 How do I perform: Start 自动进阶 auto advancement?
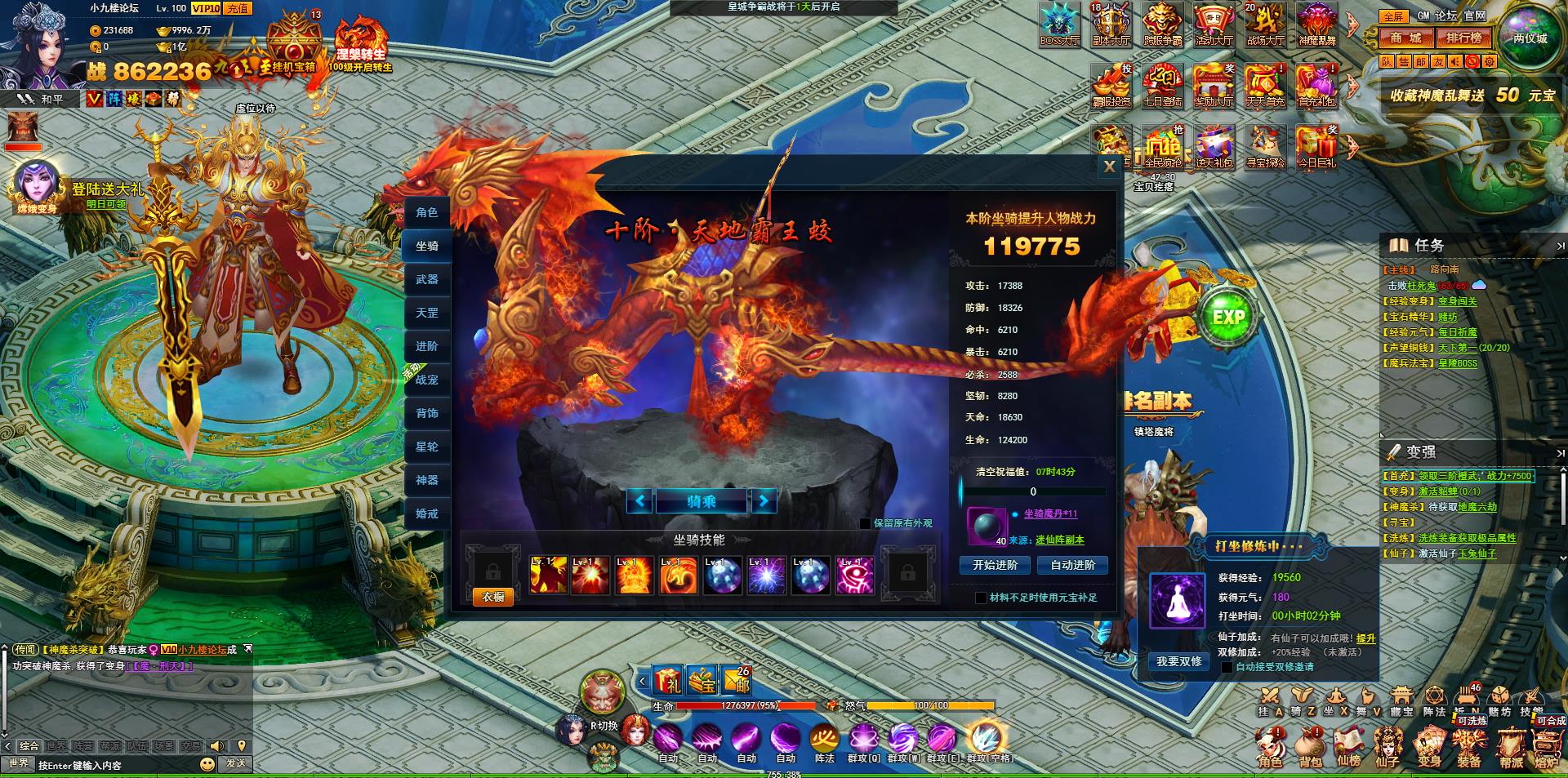[1072, 565]
